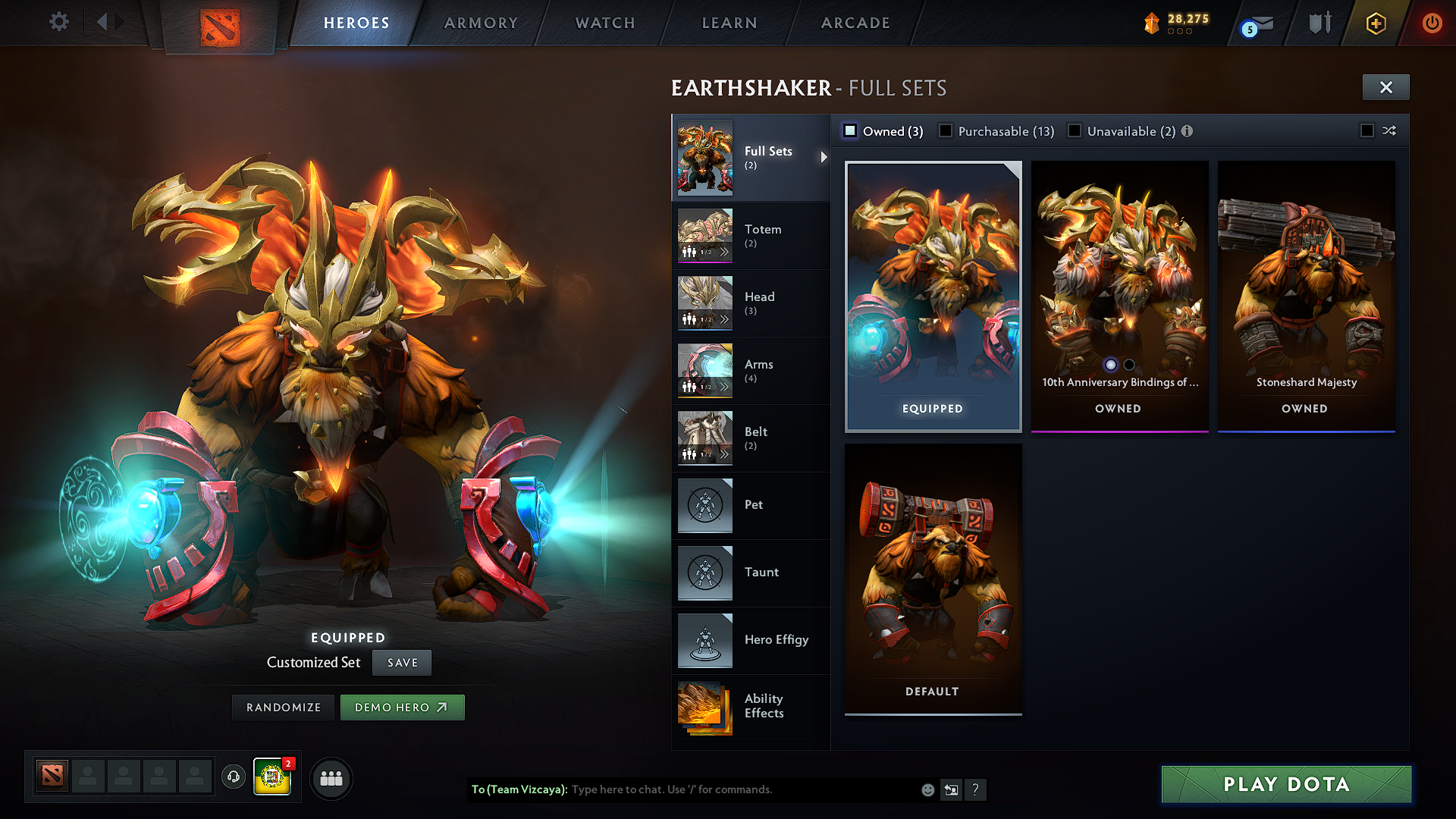1456x819 pixels.
Task: Enable the Unavailable (2) filter checkbox
Action: click(x=1075, y=130)
